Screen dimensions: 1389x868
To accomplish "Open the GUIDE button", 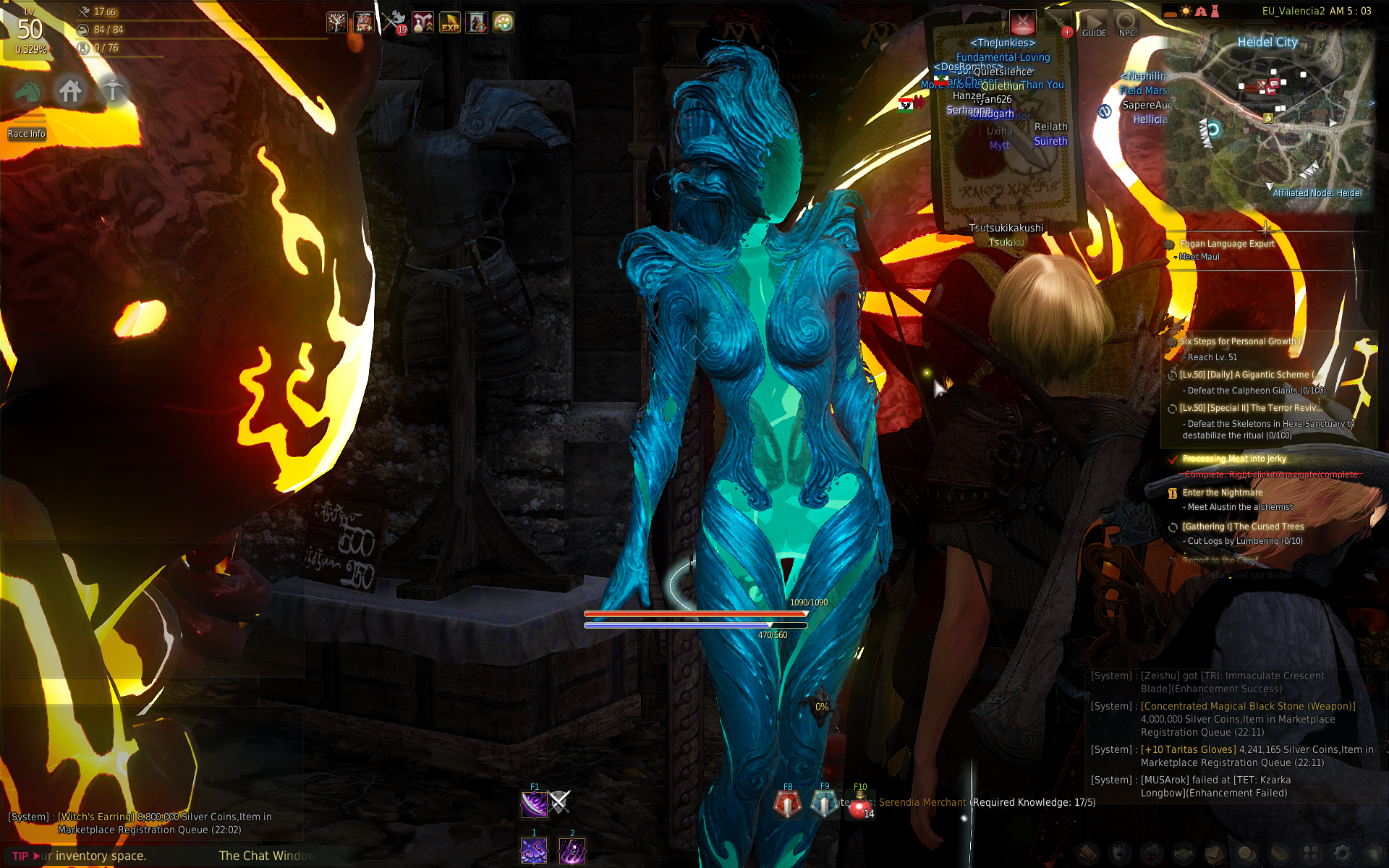I will click(x=1094, y=24).
